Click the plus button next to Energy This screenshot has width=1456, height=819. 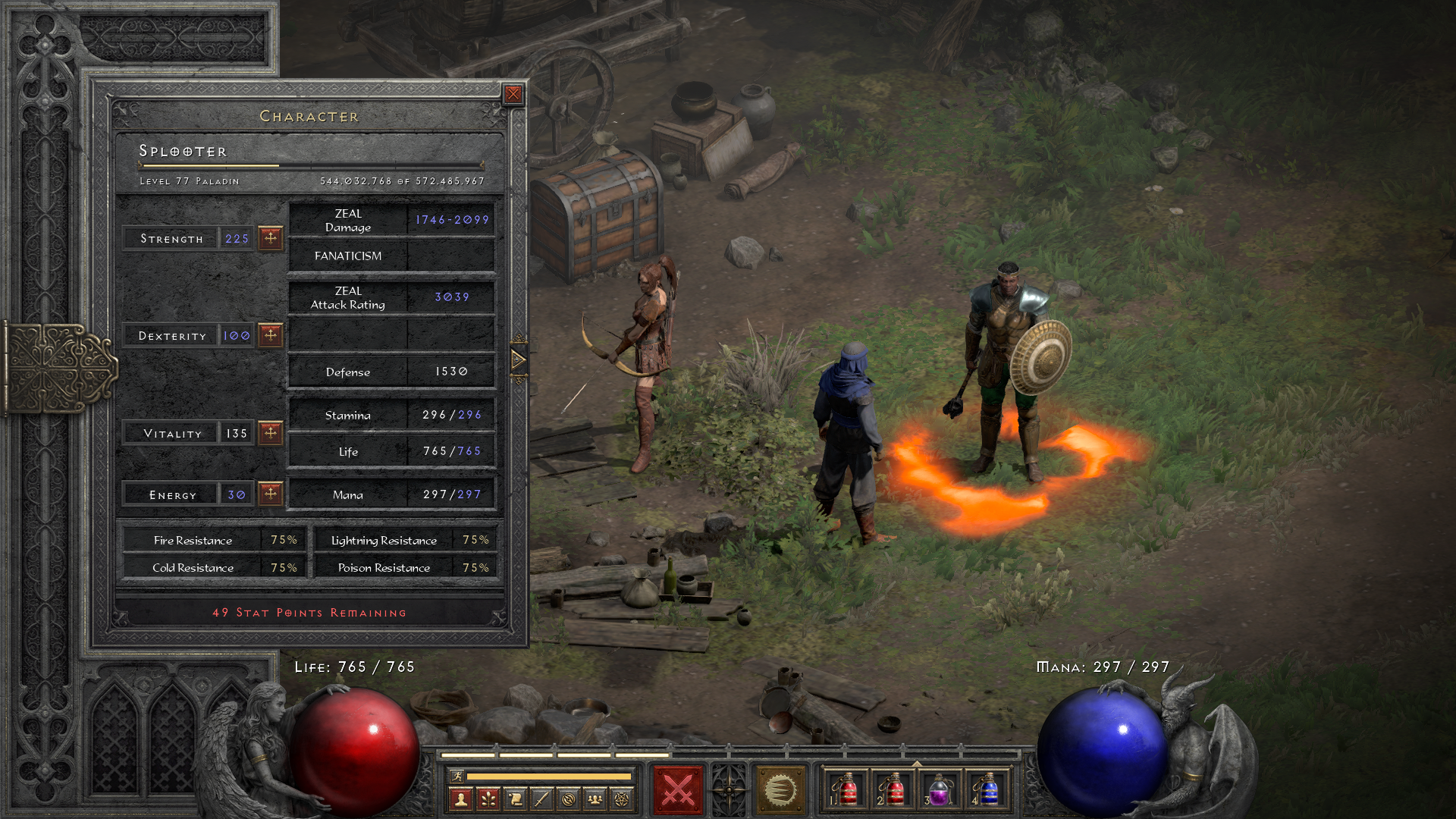tap(270, 494)
